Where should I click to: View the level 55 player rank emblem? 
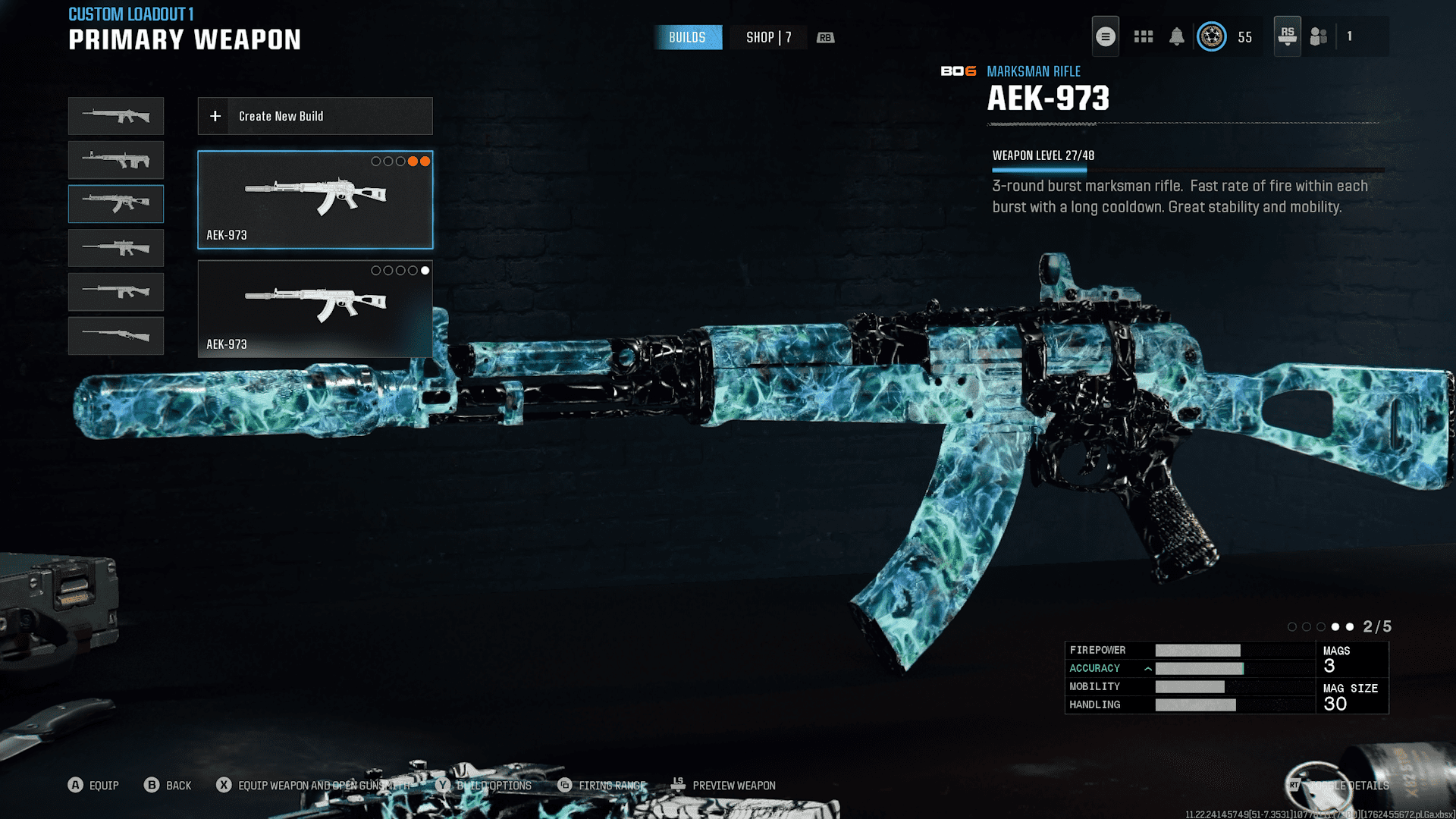[1212, 36]
